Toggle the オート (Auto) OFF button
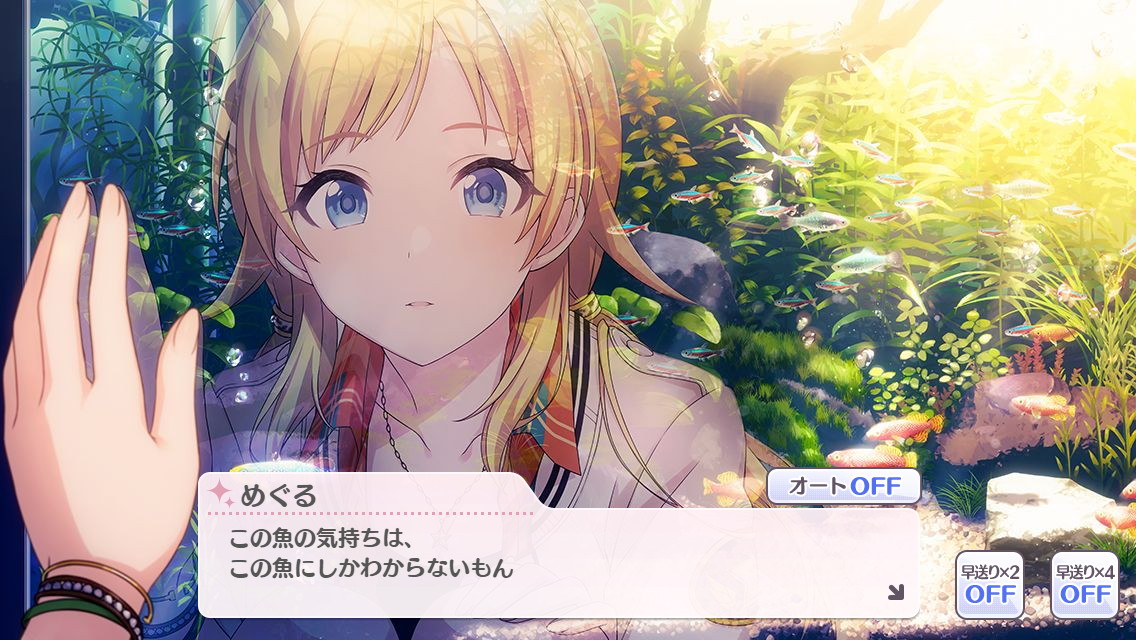 [843, 487]
